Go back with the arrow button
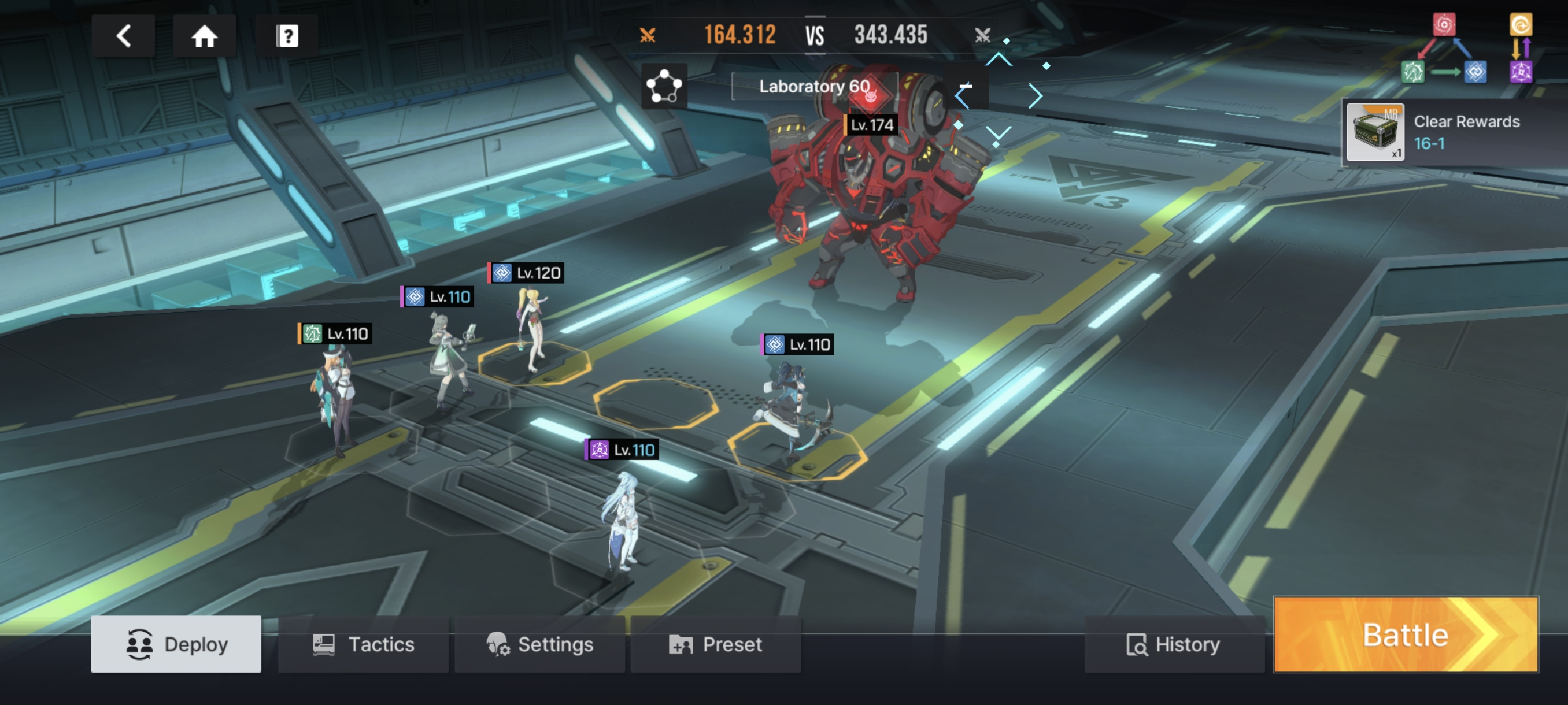This screenshot has height=705, width=1568. (123, 36)
